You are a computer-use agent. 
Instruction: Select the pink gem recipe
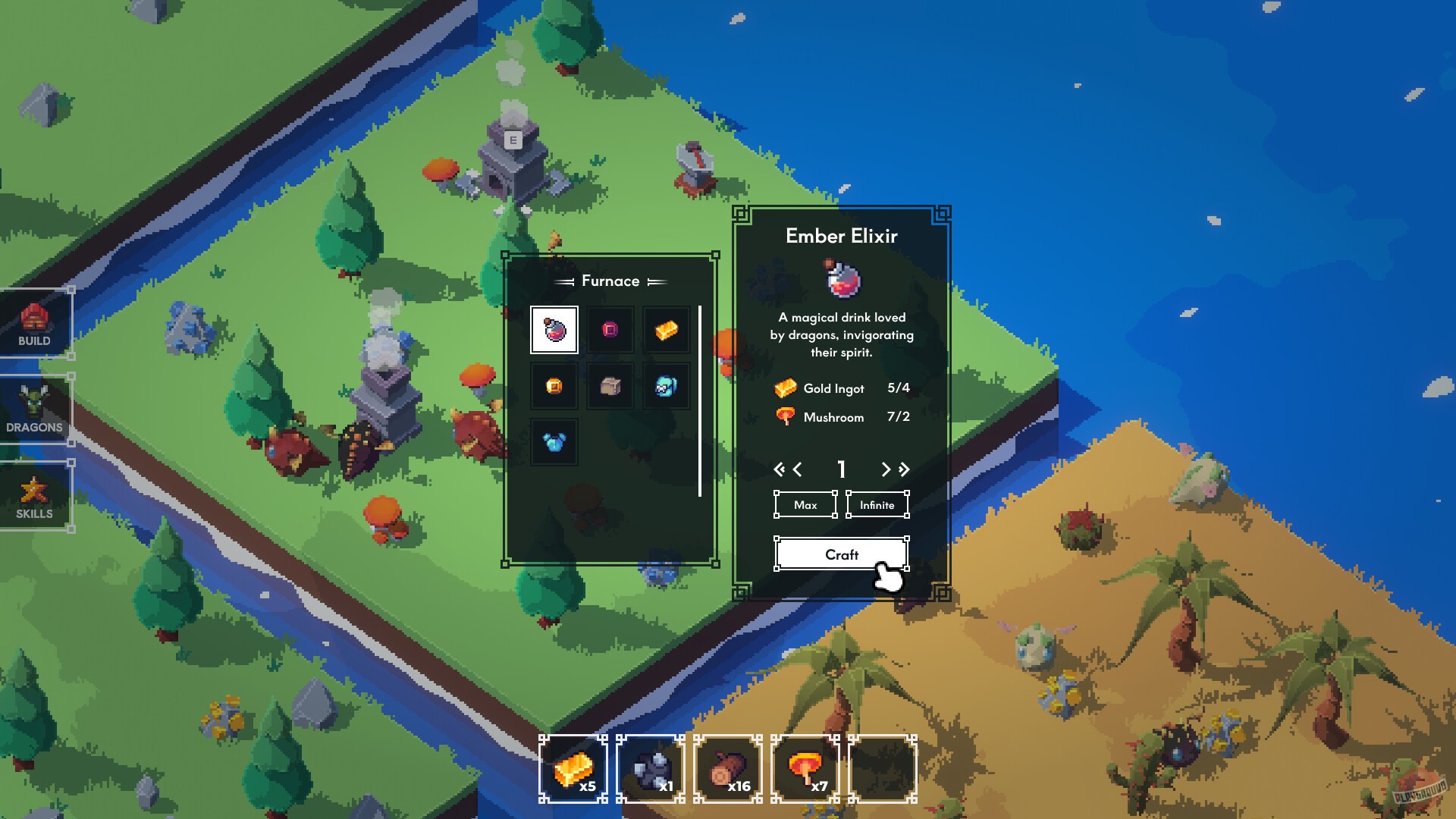point(610,330)
